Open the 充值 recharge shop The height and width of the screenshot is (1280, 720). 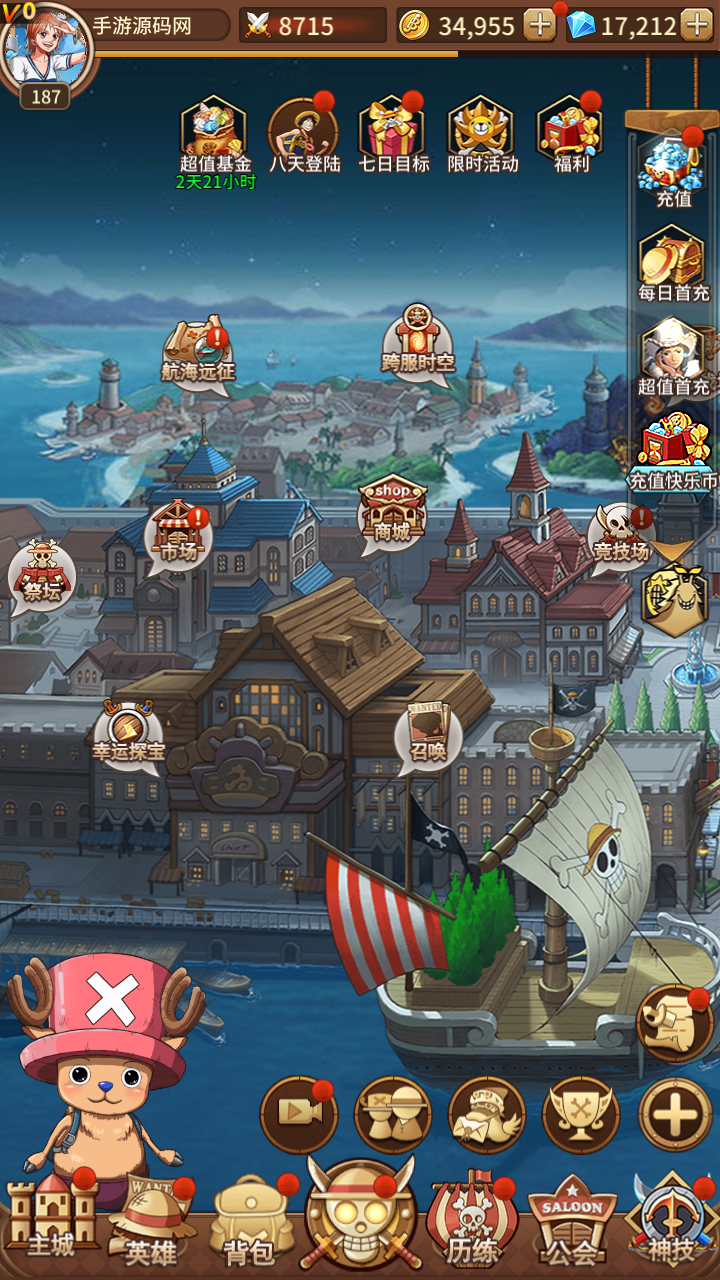click(x=673, y=168)
